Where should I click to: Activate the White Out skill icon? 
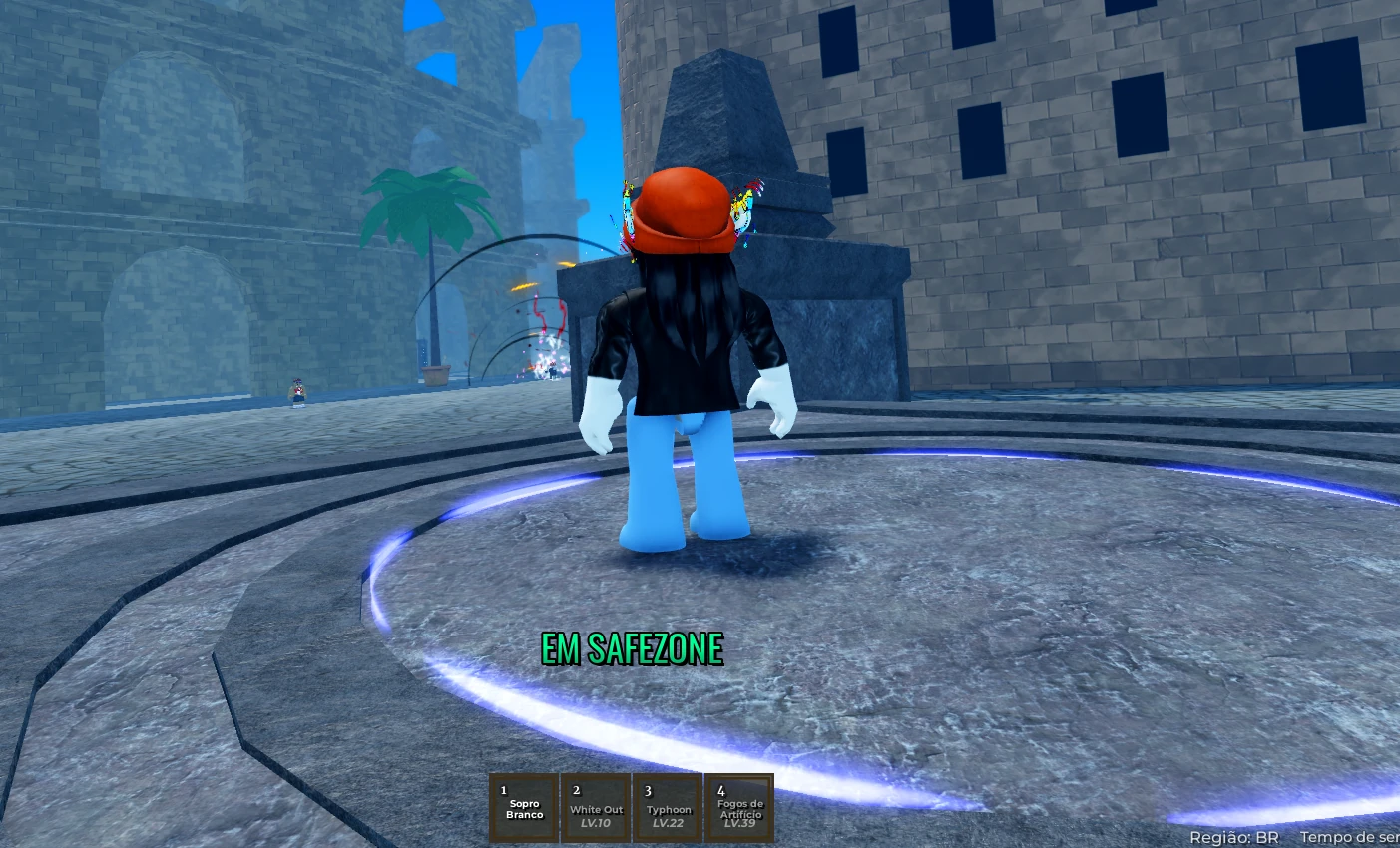pos(595,806)
